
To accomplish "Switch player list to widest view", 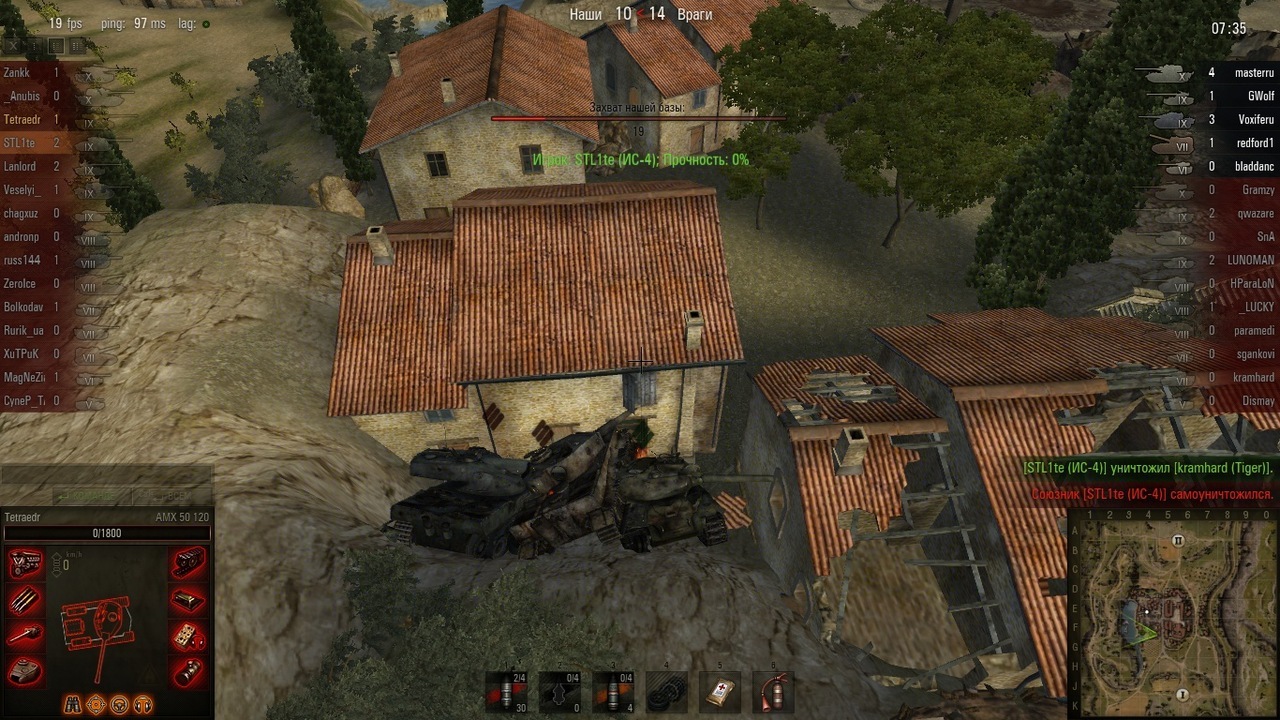I will point(78,45).
